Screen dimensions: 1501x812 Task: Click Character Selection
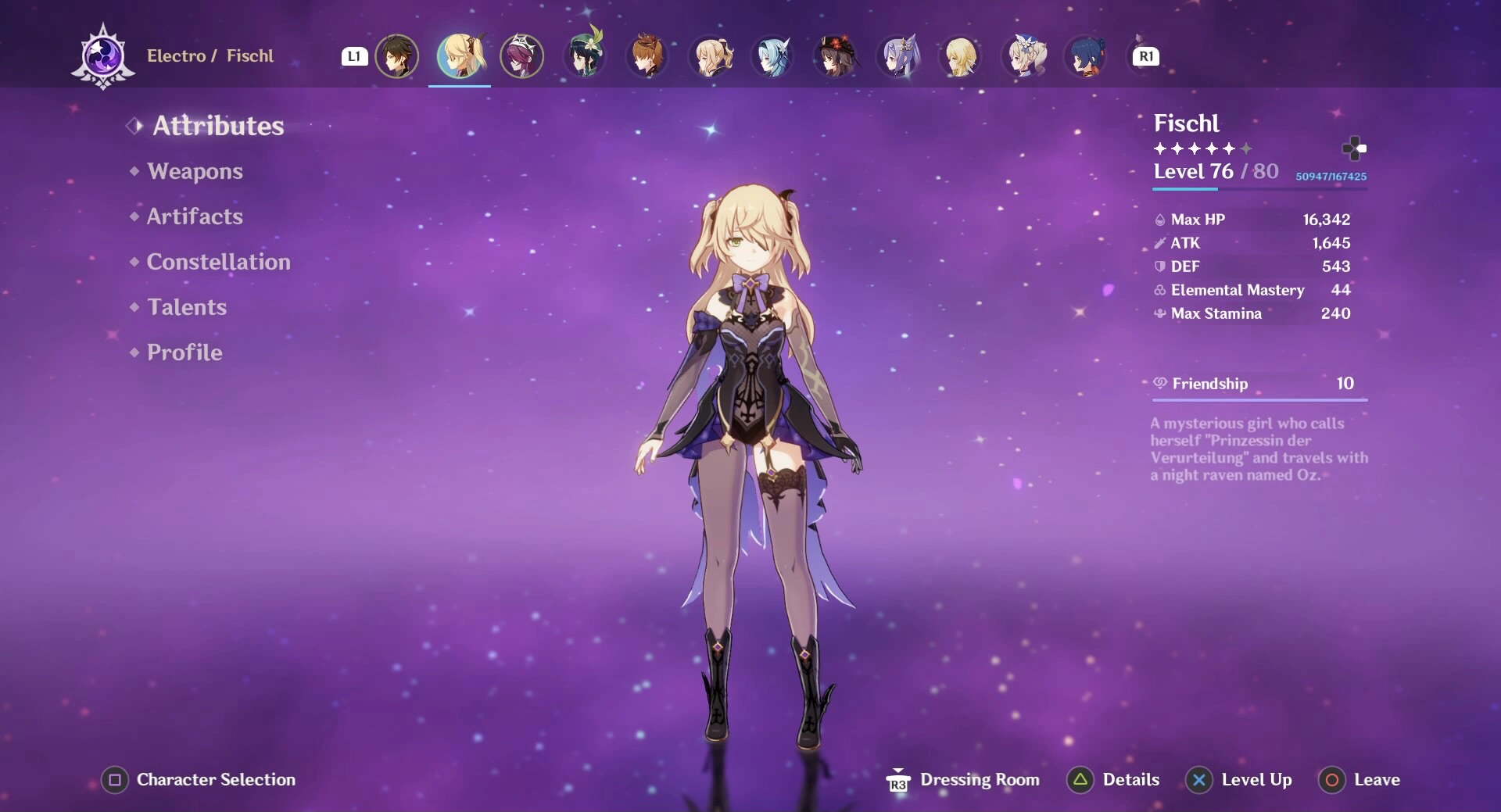click(198, 779)
